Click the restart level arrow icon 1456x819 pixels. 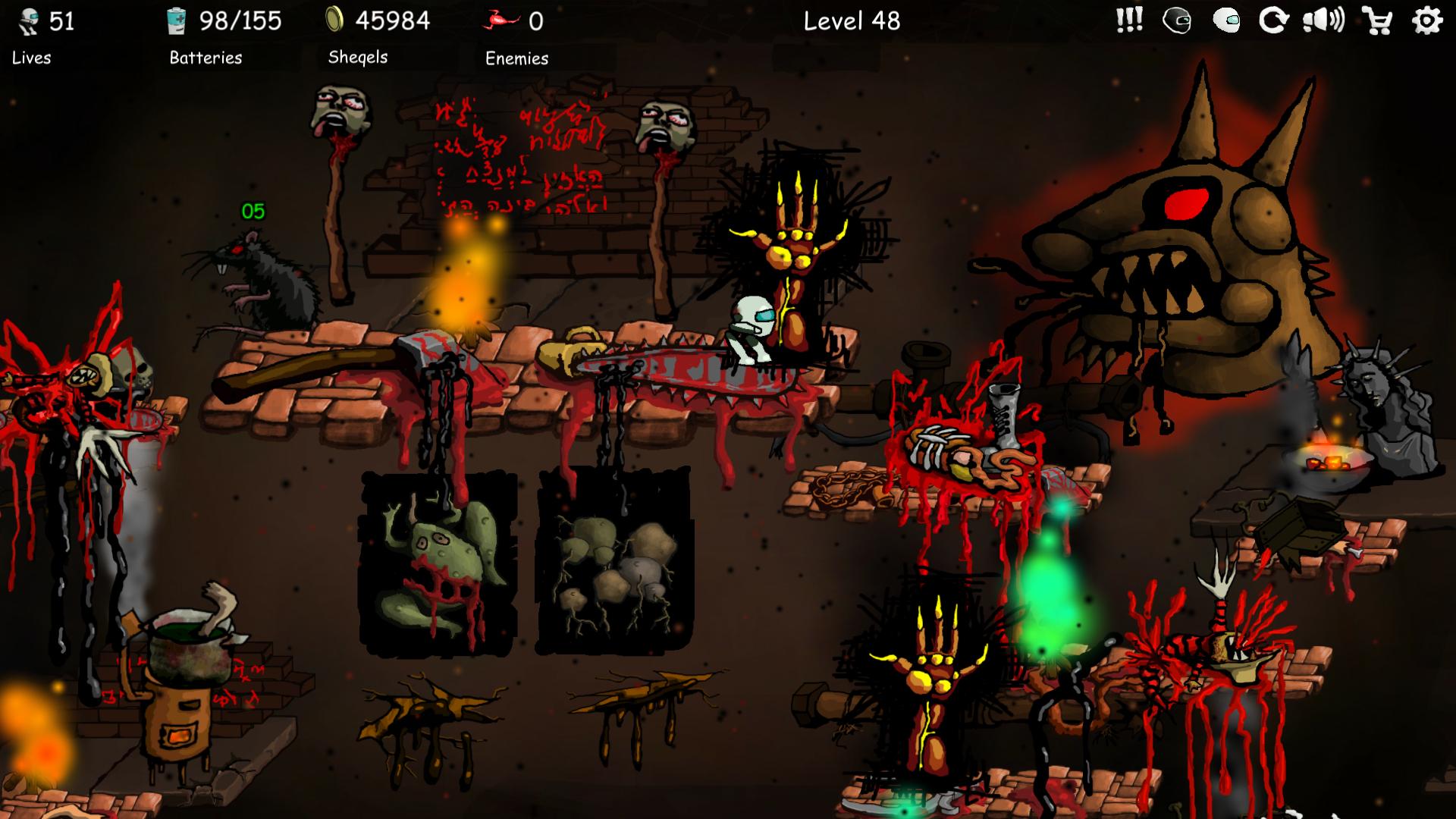(1276, 21)
